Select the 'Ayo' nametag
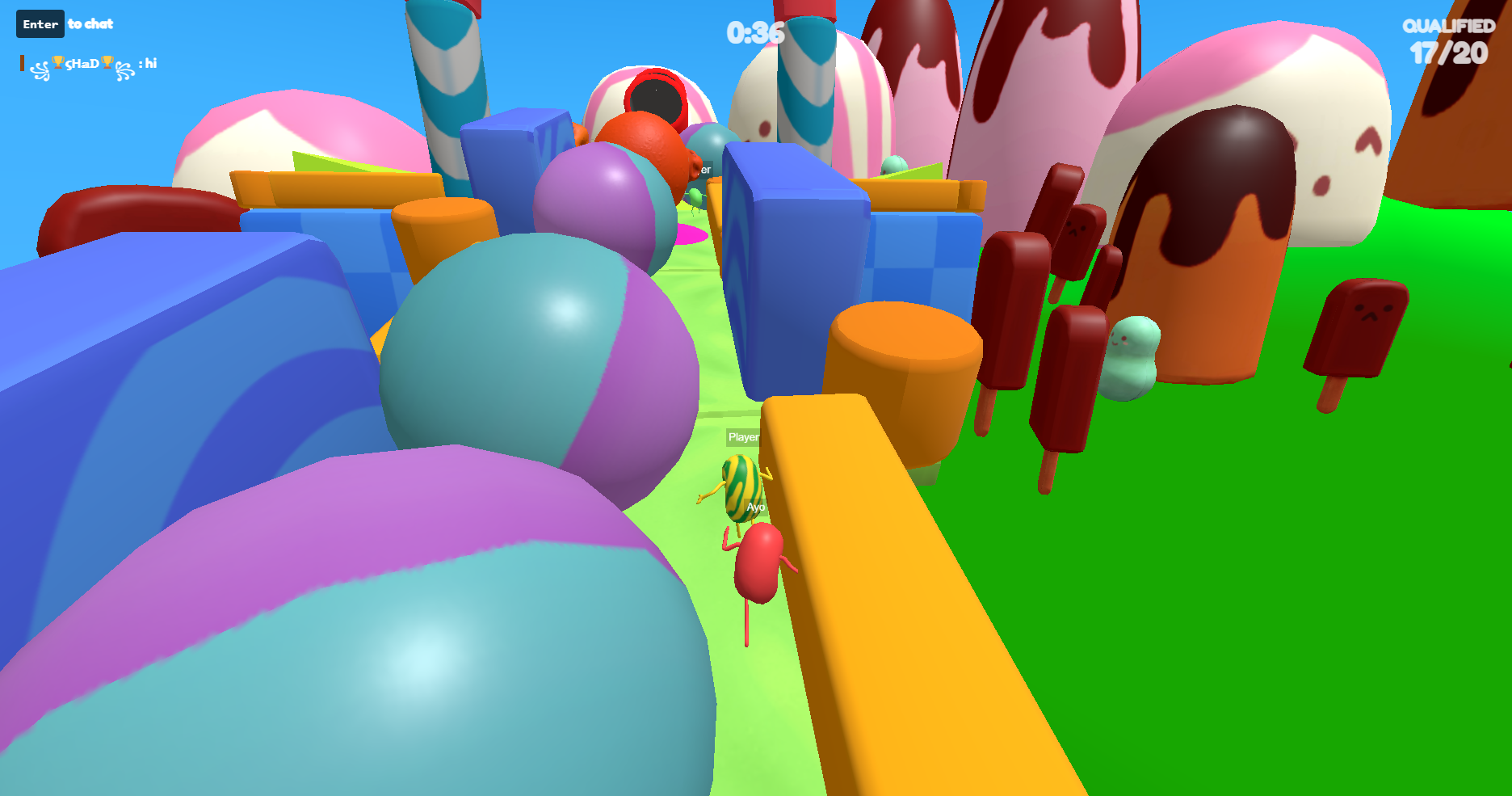 coord(756,505)
